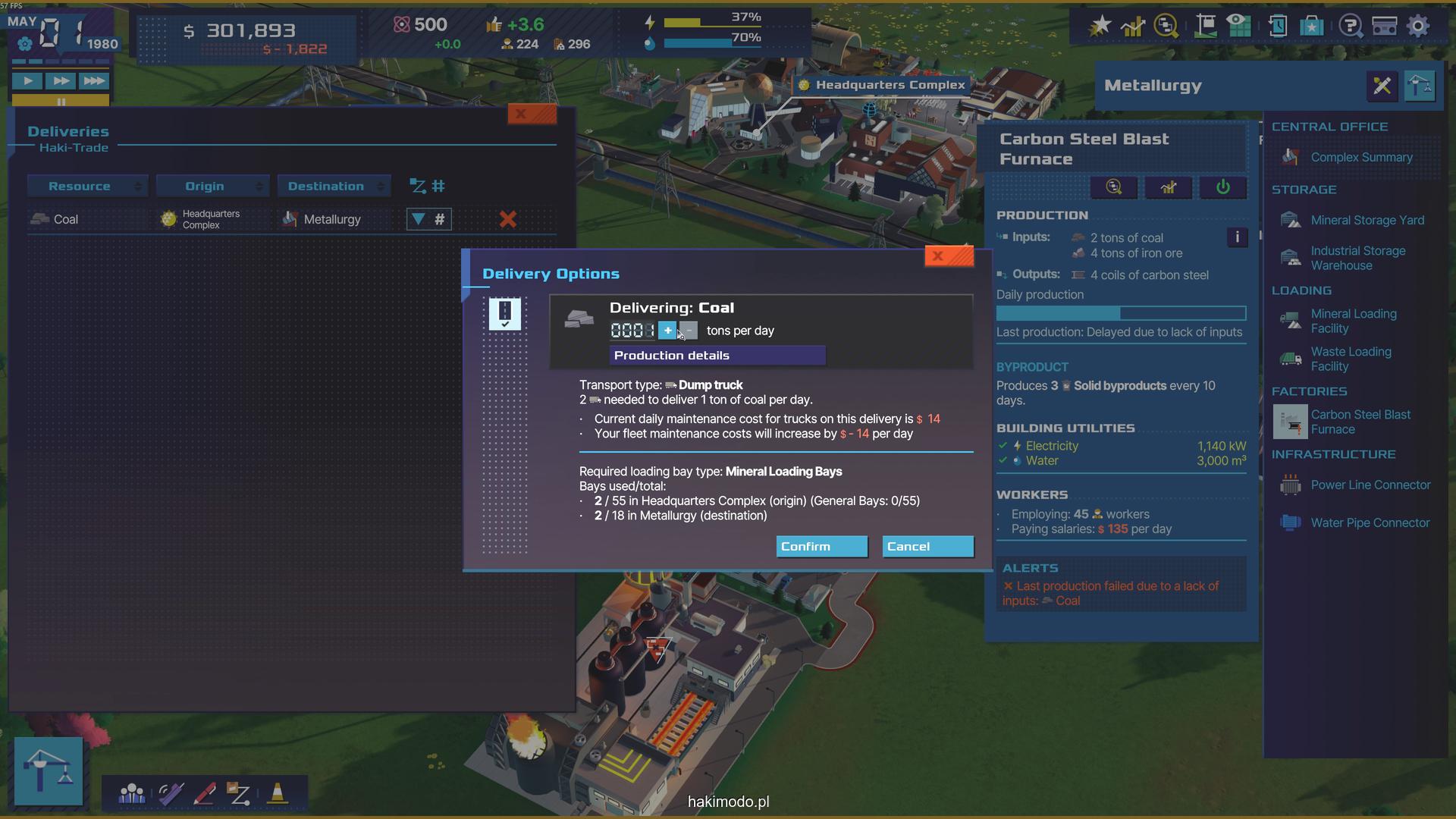Toggle the furnace power button
Image resolution: width=1456 pixels, height=819 pixels.
1222,188
